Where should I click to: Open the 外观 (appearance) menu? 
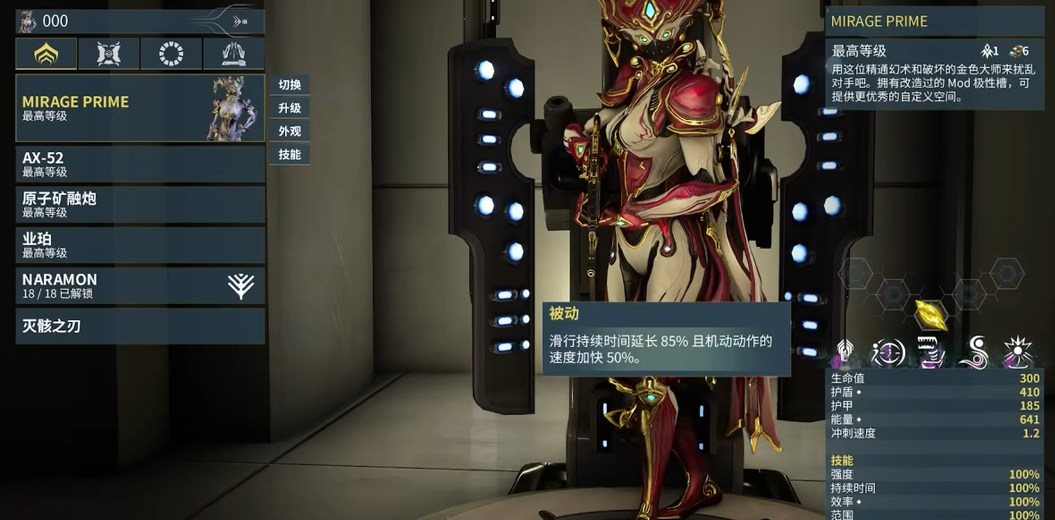point(290,131)
